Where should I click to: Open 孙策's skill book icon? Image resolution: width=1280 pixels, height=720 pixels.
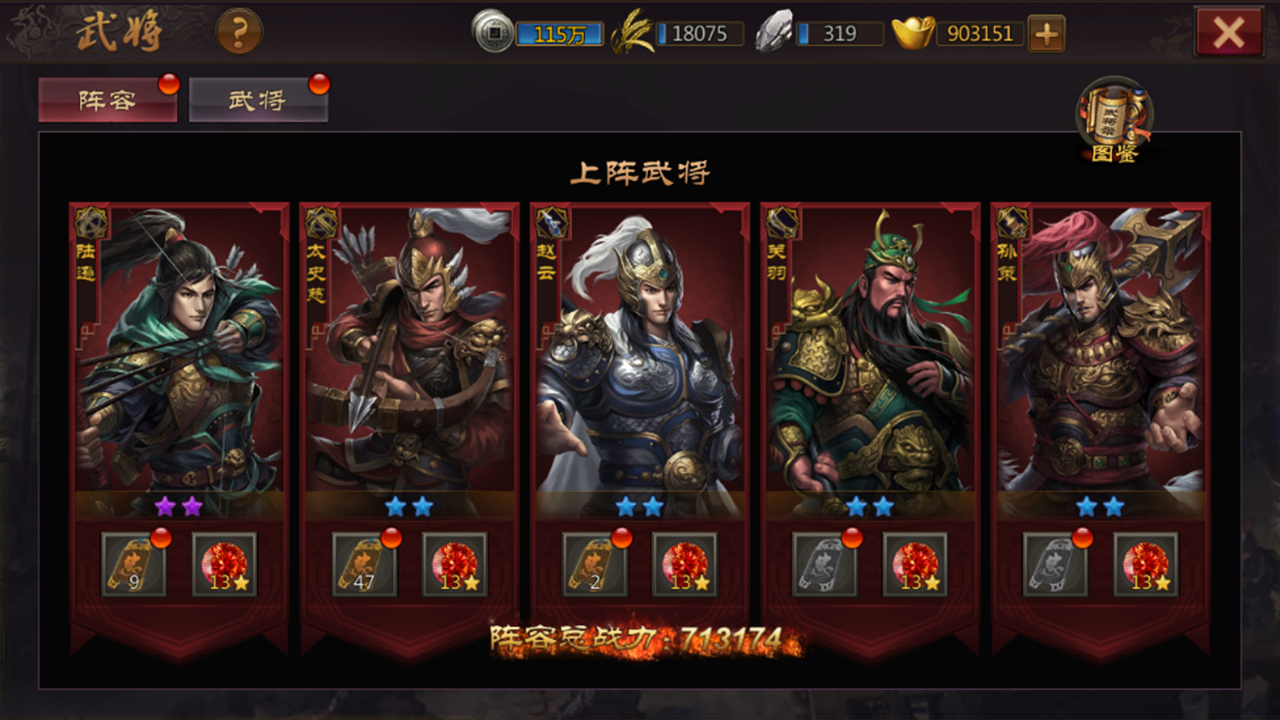click(1057, 564)
